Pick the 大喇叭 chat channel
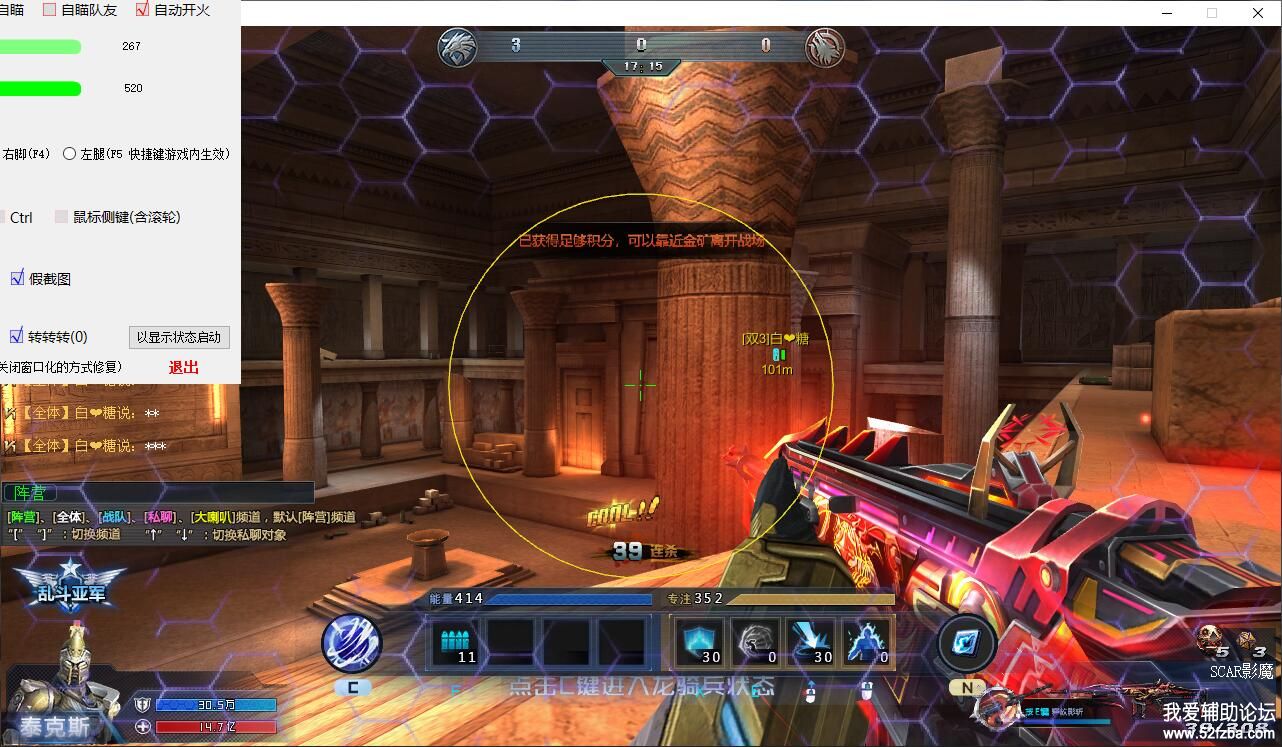1282x747 pixels. tap(213, 517)
